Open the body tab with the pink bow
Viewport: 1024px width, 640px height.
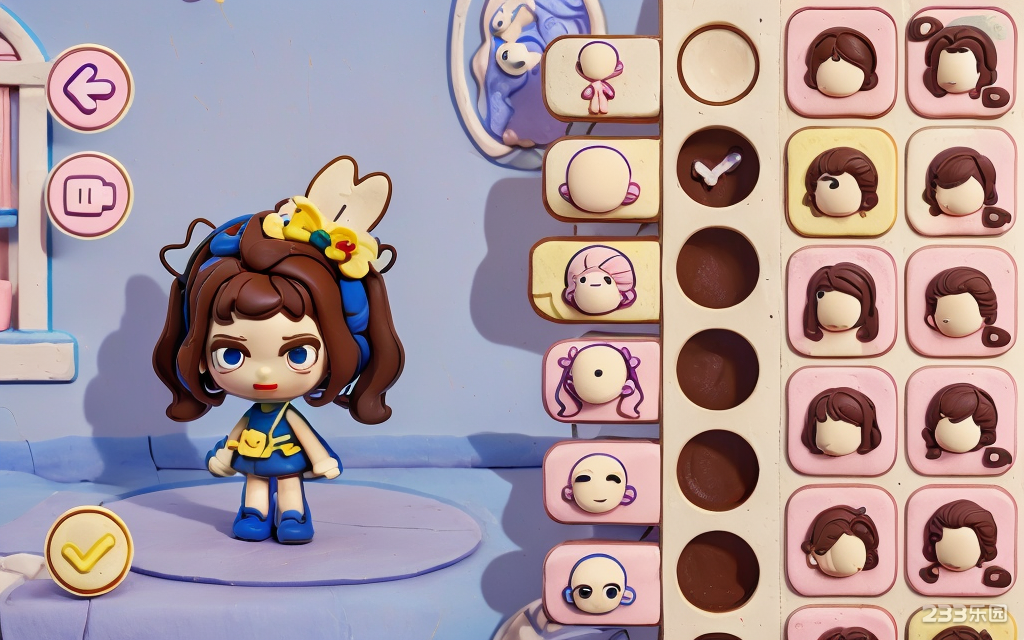click(601, 78)
